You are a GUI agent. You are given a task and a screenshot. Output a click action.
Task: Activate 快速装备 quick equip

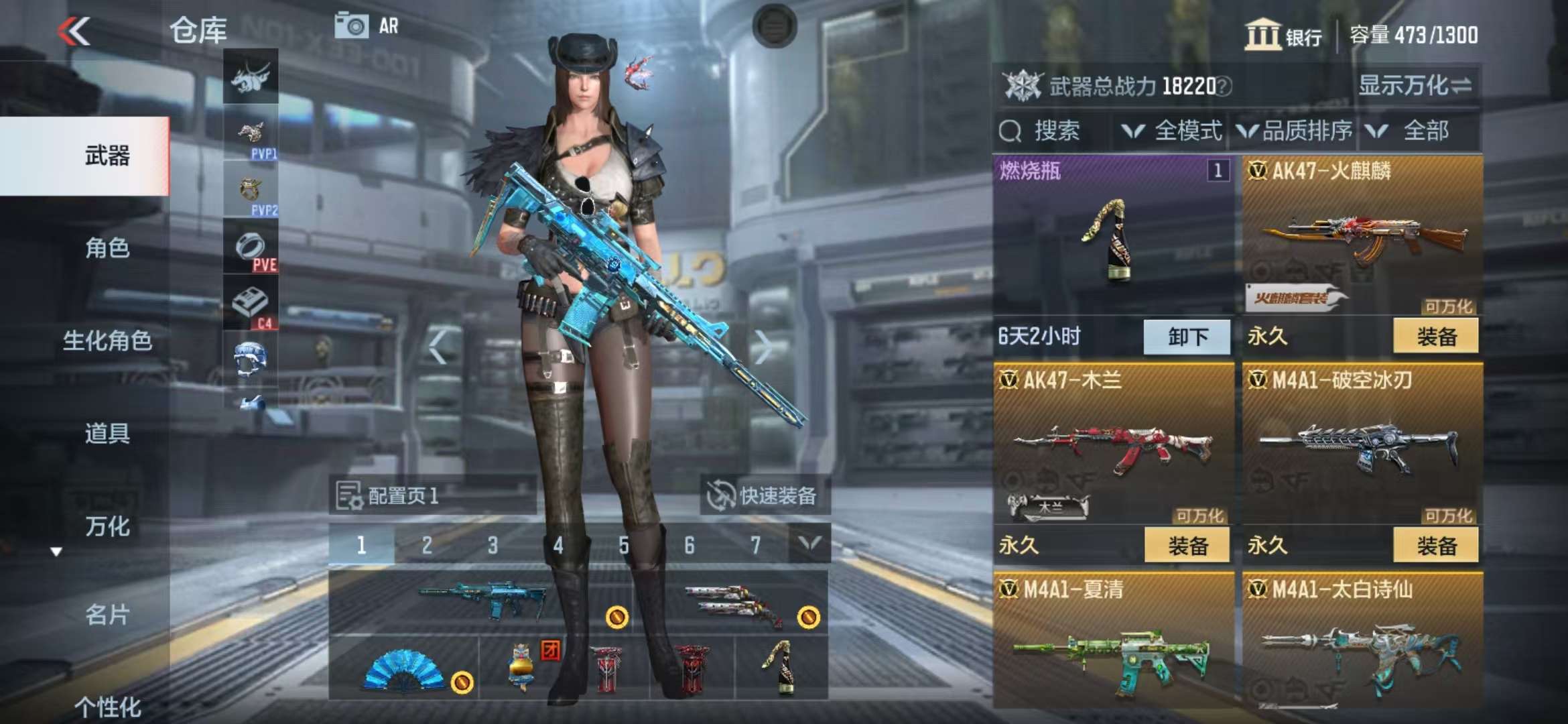(x=764, y=496)
